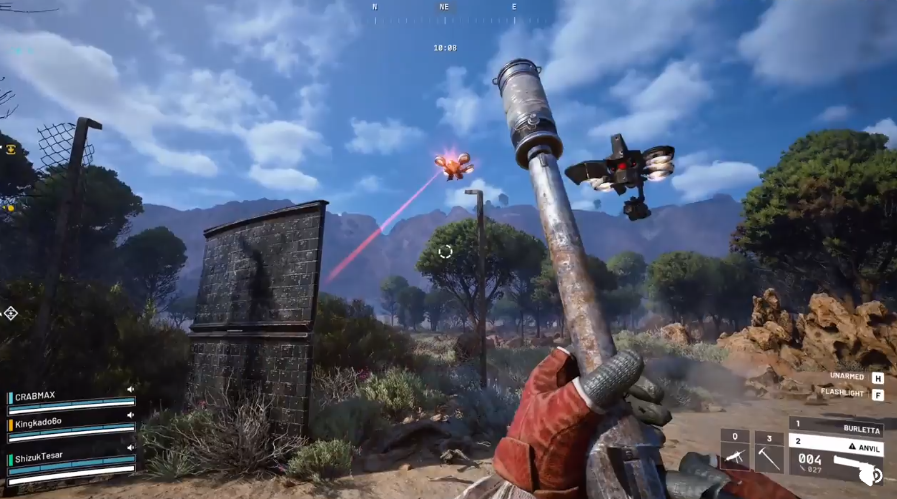The height and width of the screenshot is (499, 897).
Task: Choose the quick-use slot numbered 0
Action: 735,451
